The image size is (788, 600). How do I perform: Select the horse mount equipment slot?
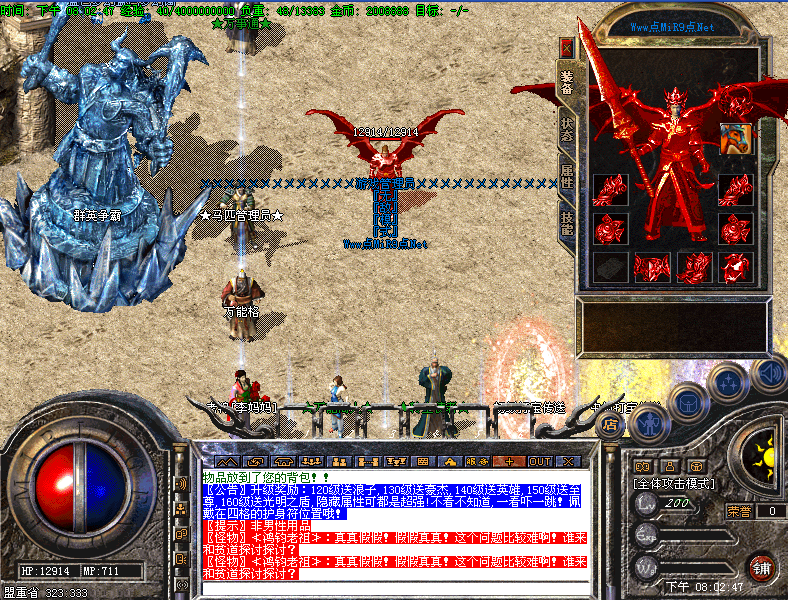735,138
